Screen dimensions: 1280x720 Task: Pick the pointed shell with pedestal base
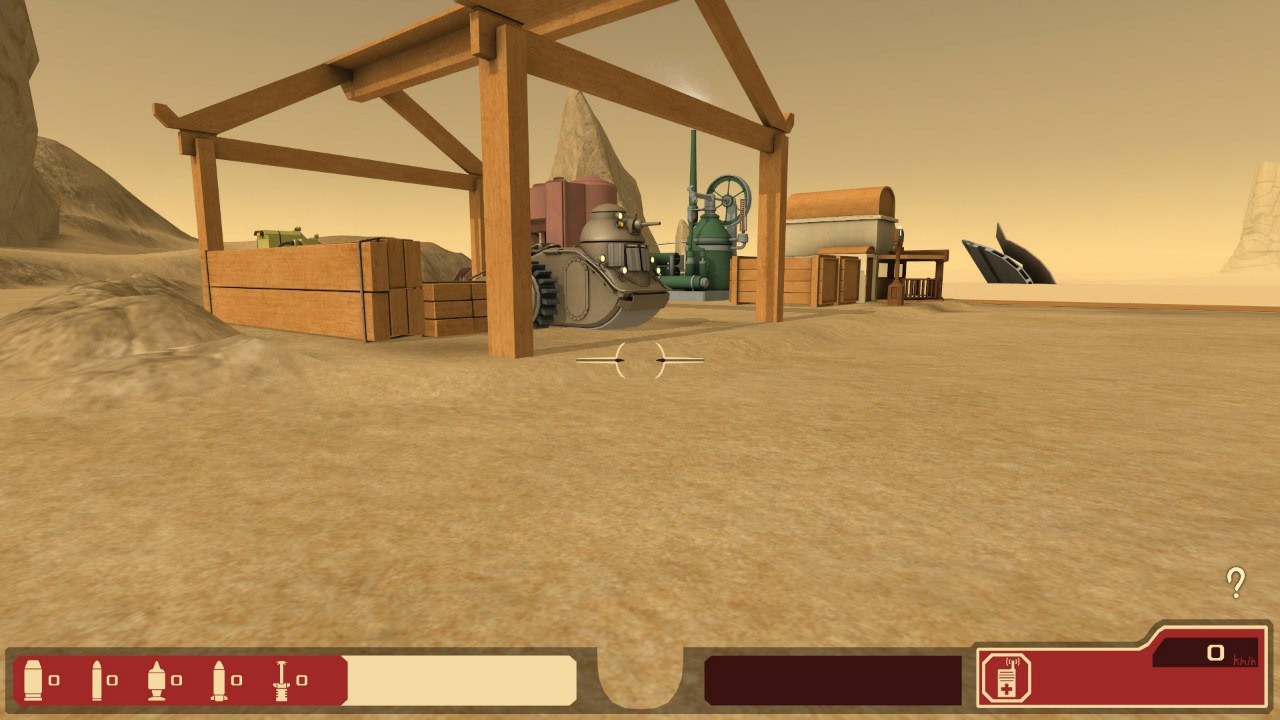(156, 680)
